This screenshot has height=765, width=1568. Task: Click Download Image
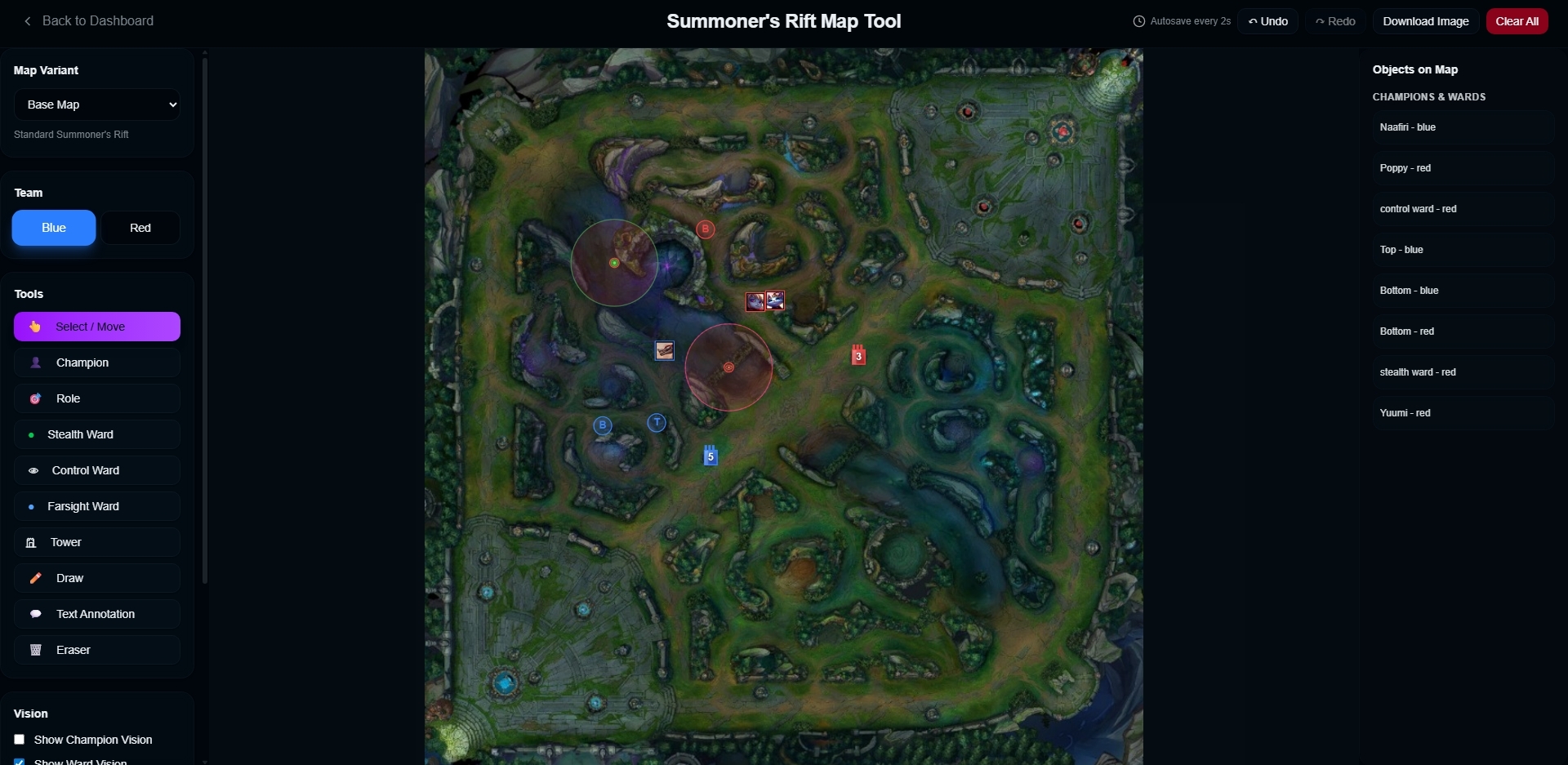click(1425, 20)
